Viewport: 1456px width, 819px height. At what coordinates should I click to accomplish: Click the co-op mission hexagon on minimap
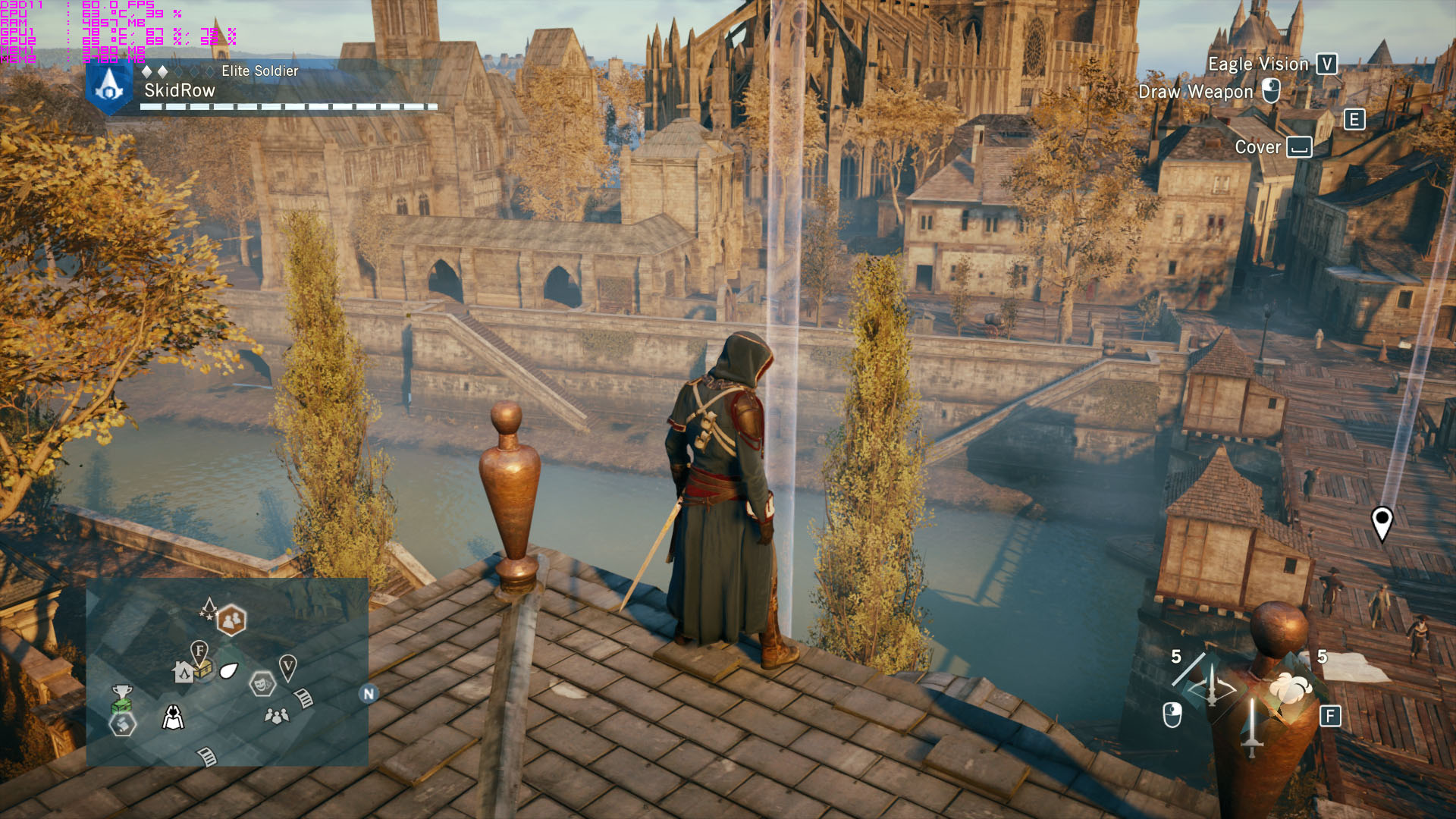231,621
